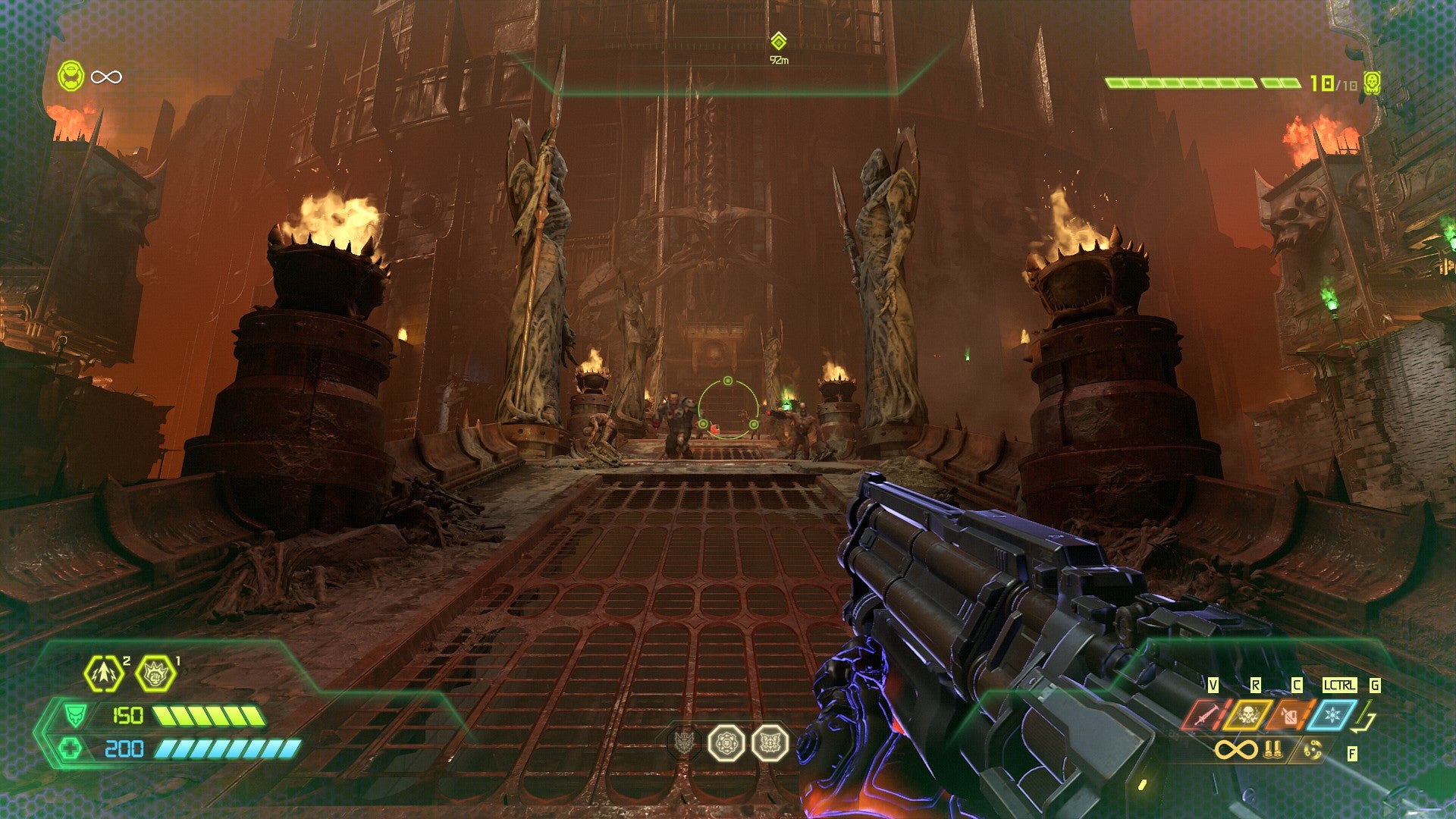Click the flaming fist hexagon icon

[155, 673]
